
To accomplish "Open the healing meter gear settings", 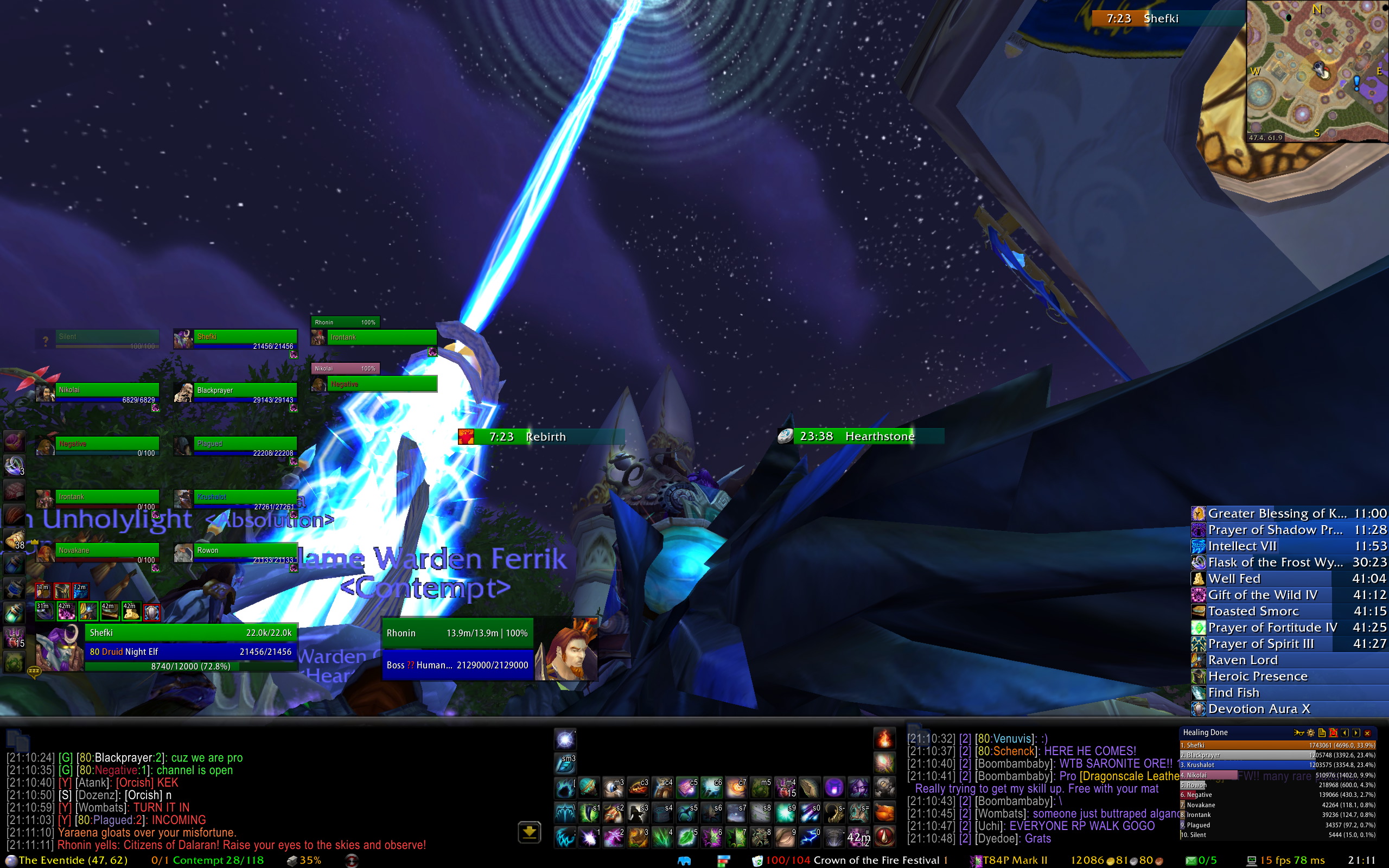I will (1310, 732).
